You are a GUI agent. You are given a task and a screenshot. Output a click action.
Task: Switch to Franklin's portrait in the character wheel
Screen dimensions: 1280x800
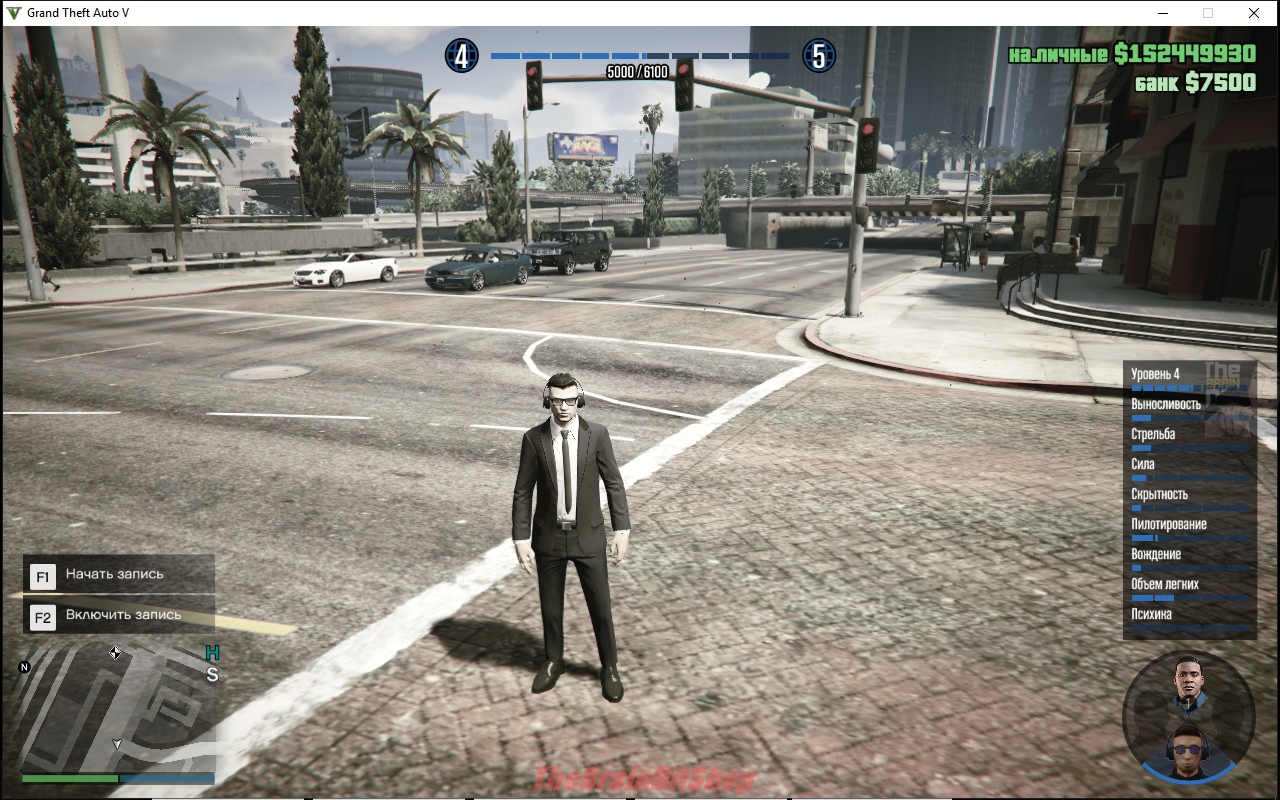tap(1187, 682)
